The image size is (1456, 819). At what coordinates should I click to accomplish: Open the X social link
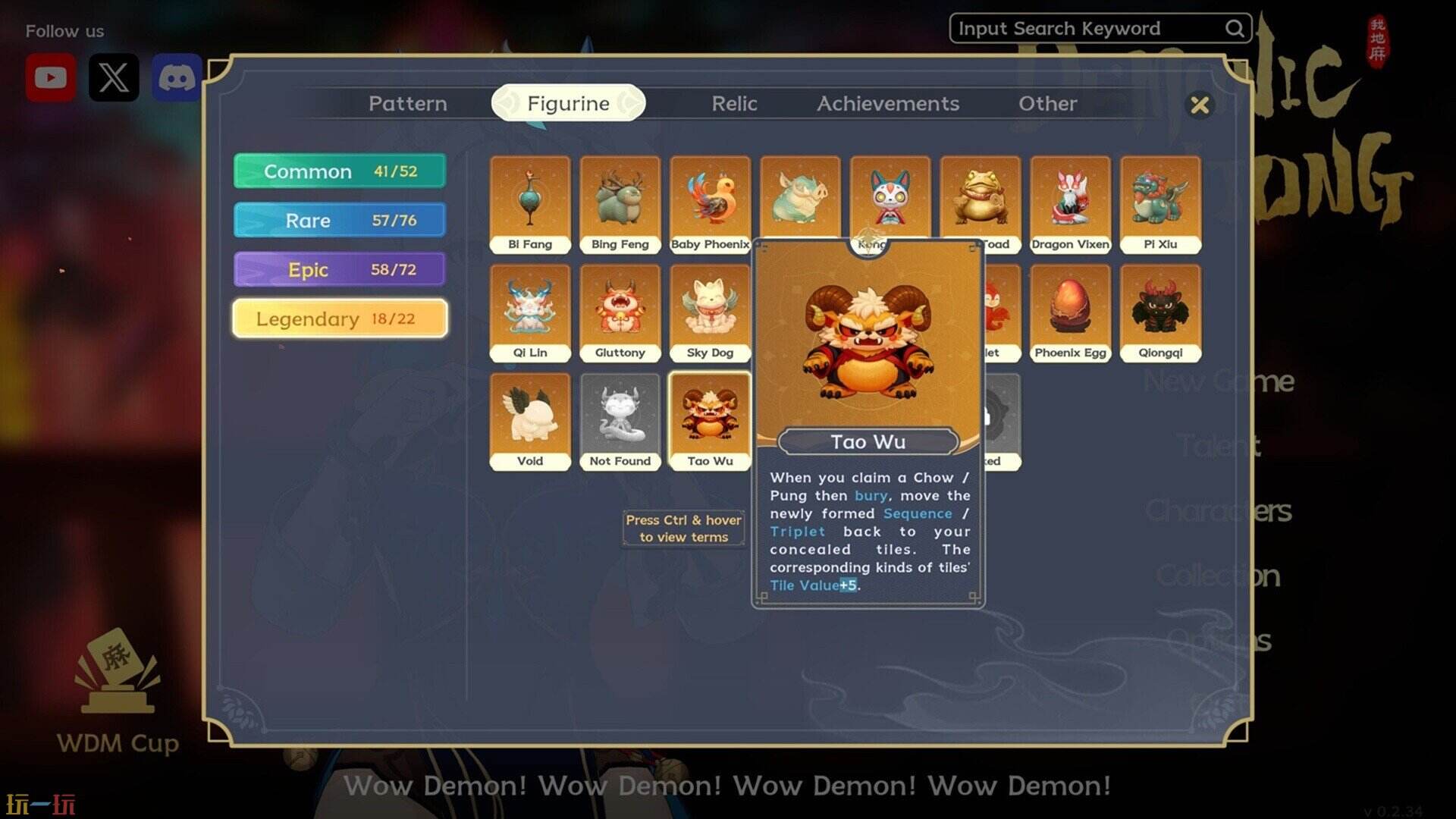pyautogui.click(x=114, y=77)
